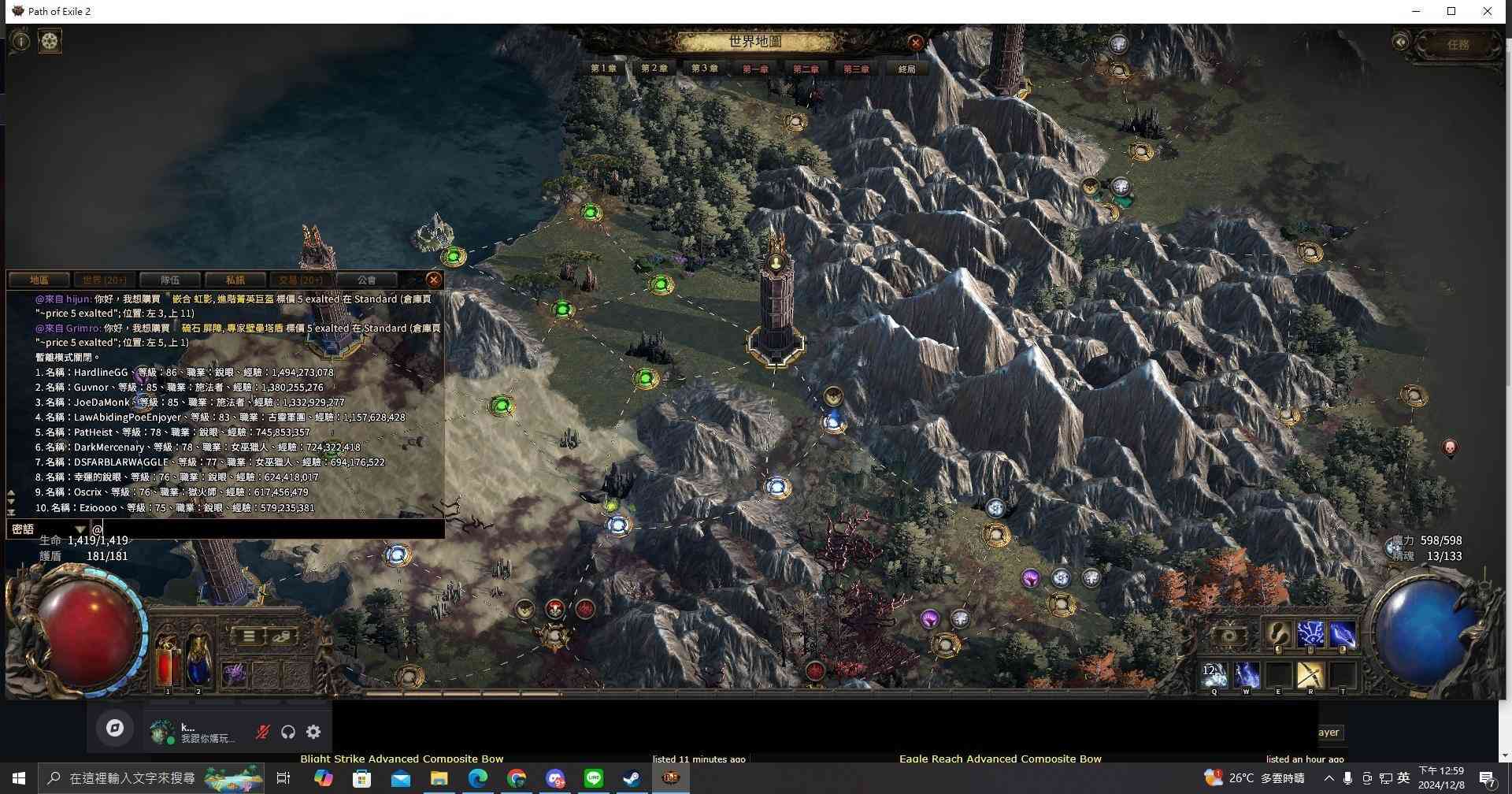
Task: Switch to the 交易 (20+) trade chat tab
Action: pyautogui.click(x=300, y=280)
